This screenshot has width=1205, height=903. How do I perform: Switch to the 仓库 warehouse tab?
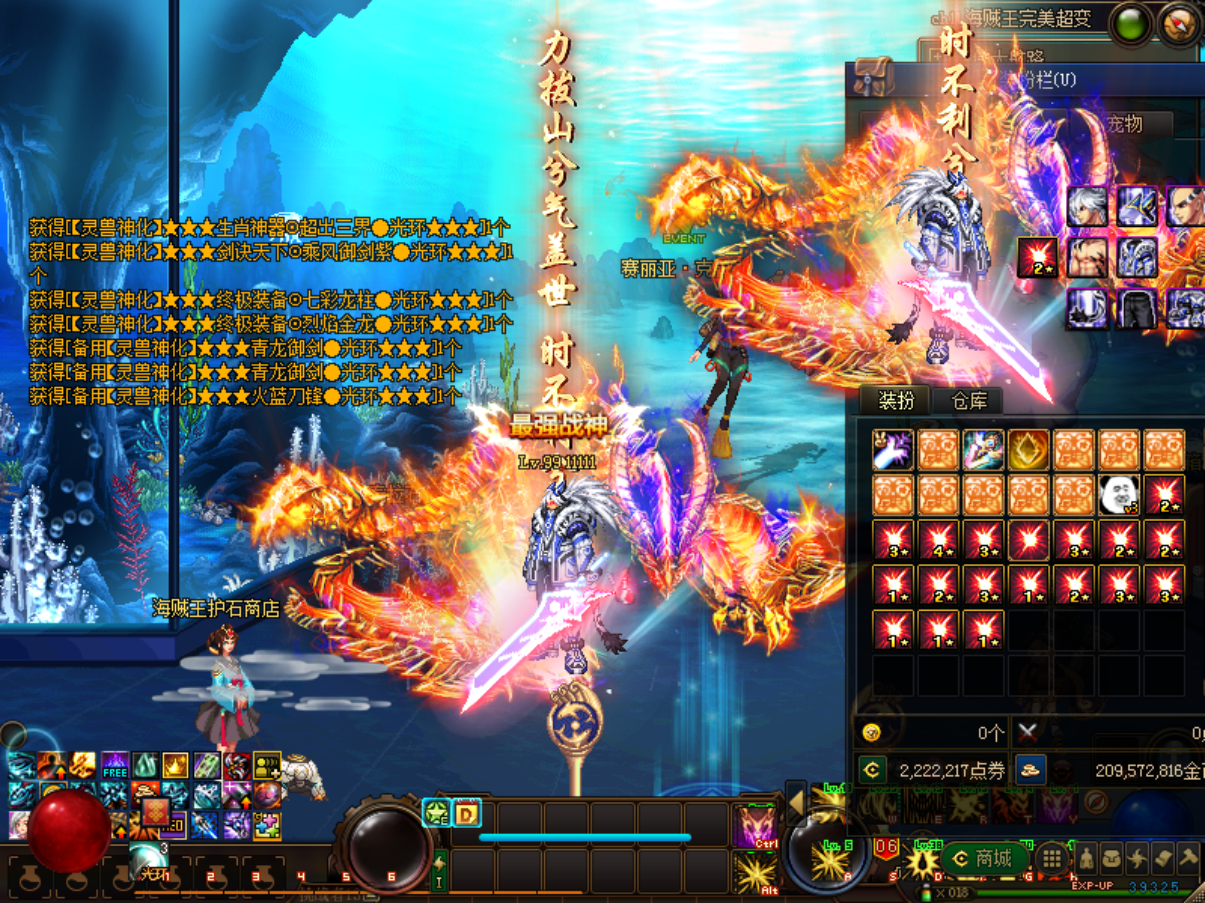(969, 401)
